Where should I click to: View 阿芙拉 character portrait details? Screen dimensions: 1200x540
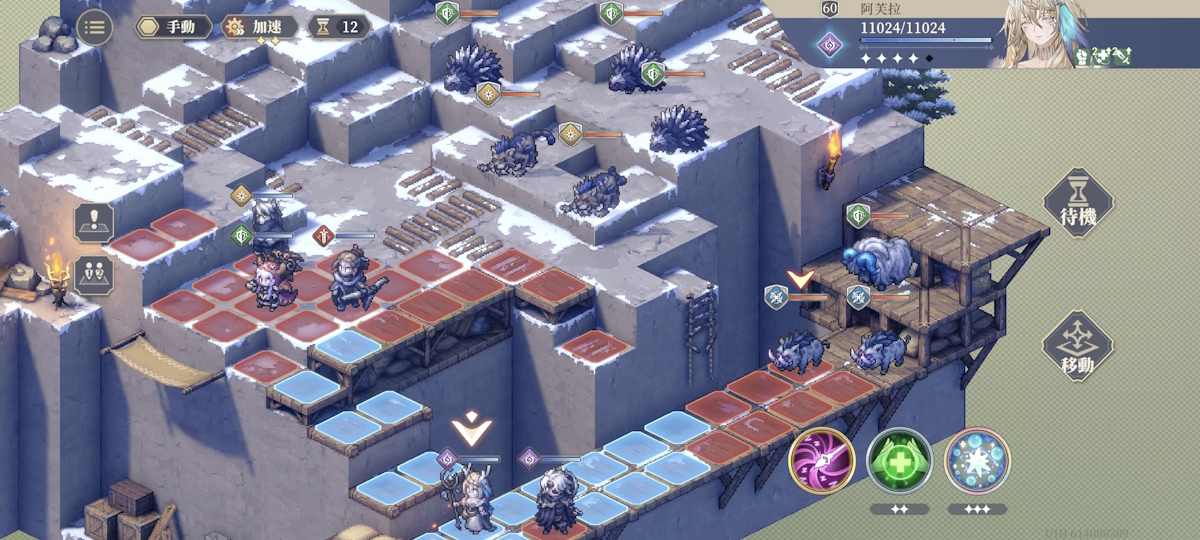click(x=1033, y=35)
